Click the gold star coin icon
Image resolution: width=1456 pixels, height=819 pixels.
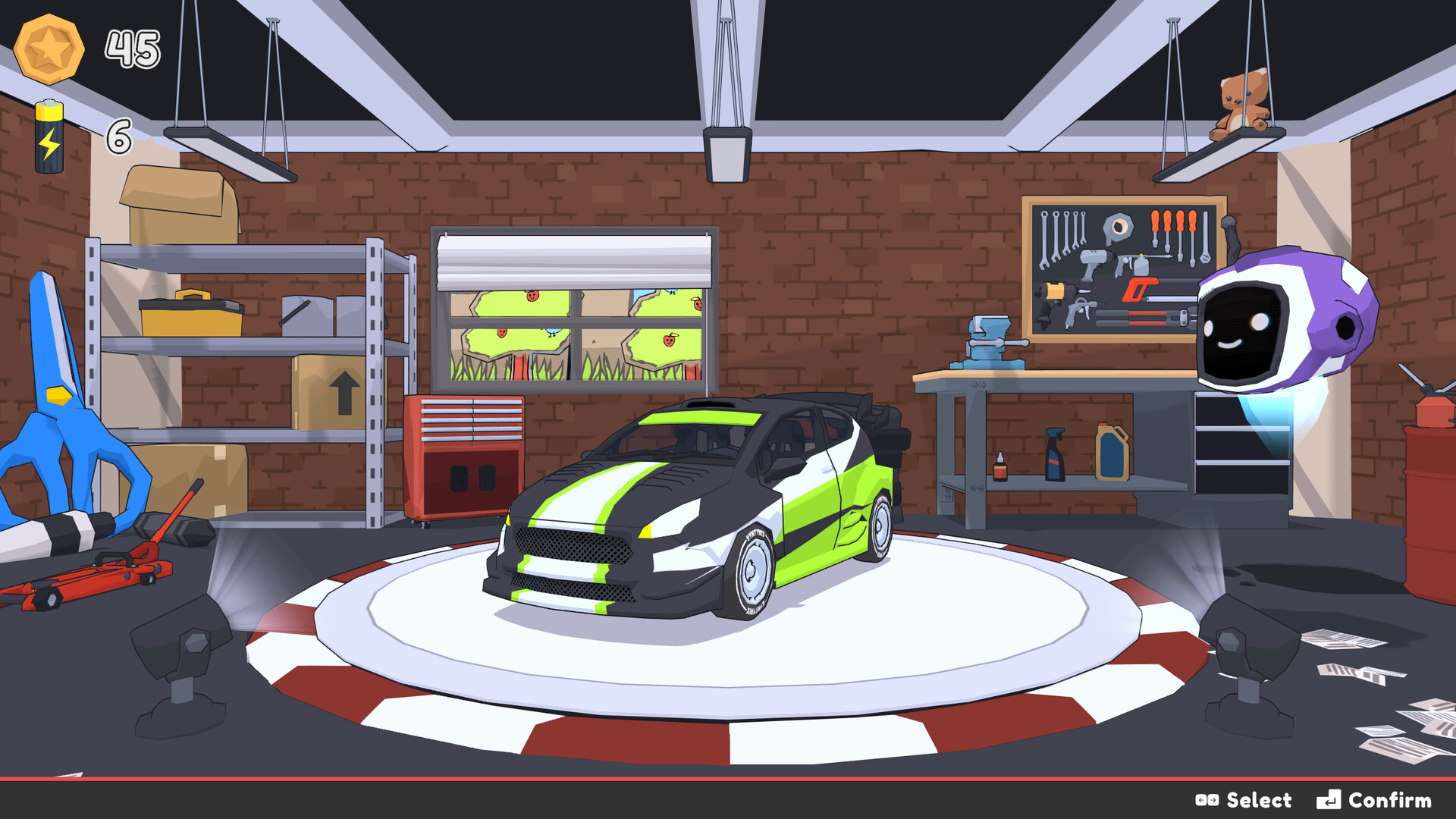50,49
